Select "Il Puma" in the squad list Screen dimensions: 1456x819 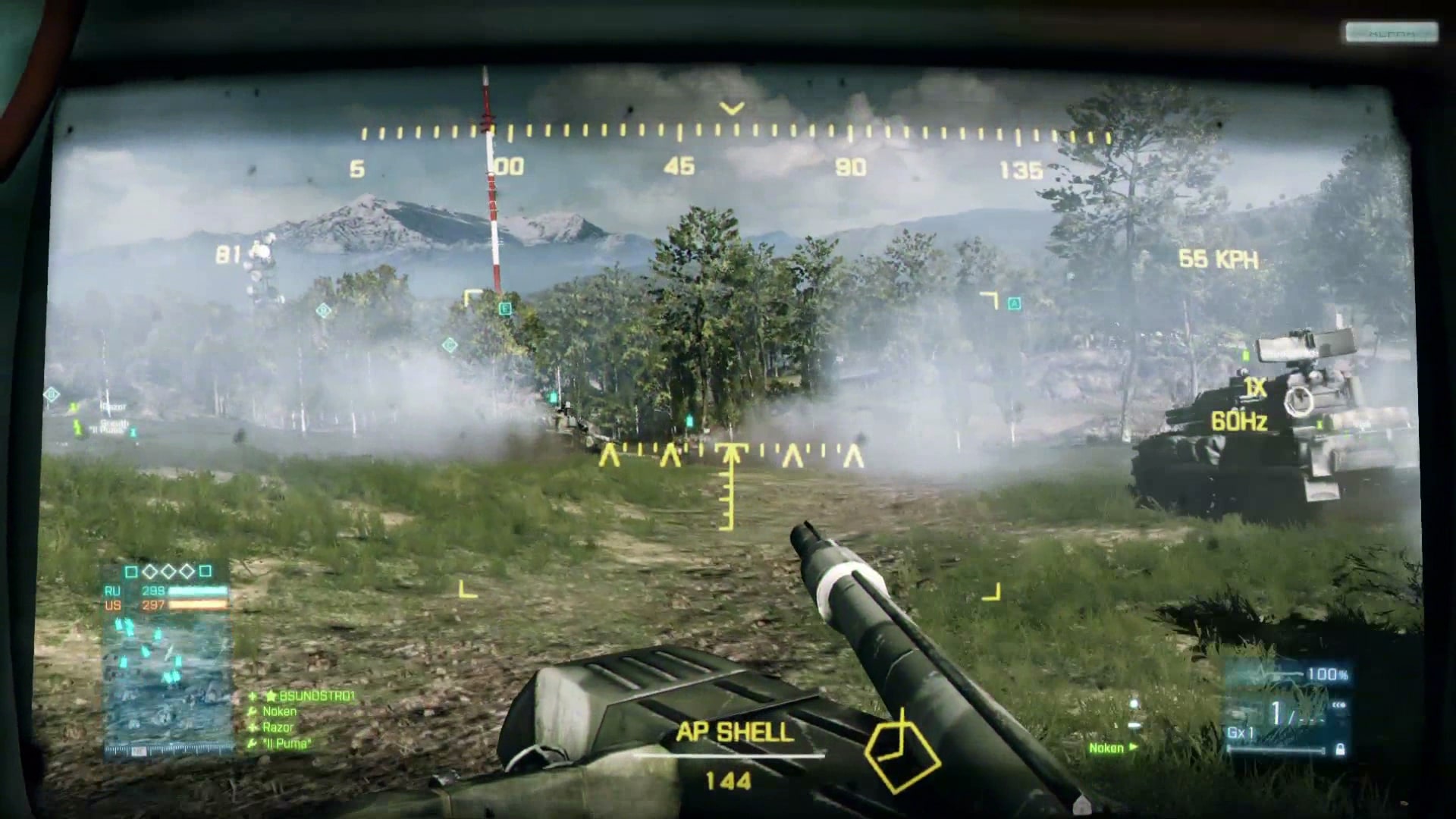coord(286,743)
